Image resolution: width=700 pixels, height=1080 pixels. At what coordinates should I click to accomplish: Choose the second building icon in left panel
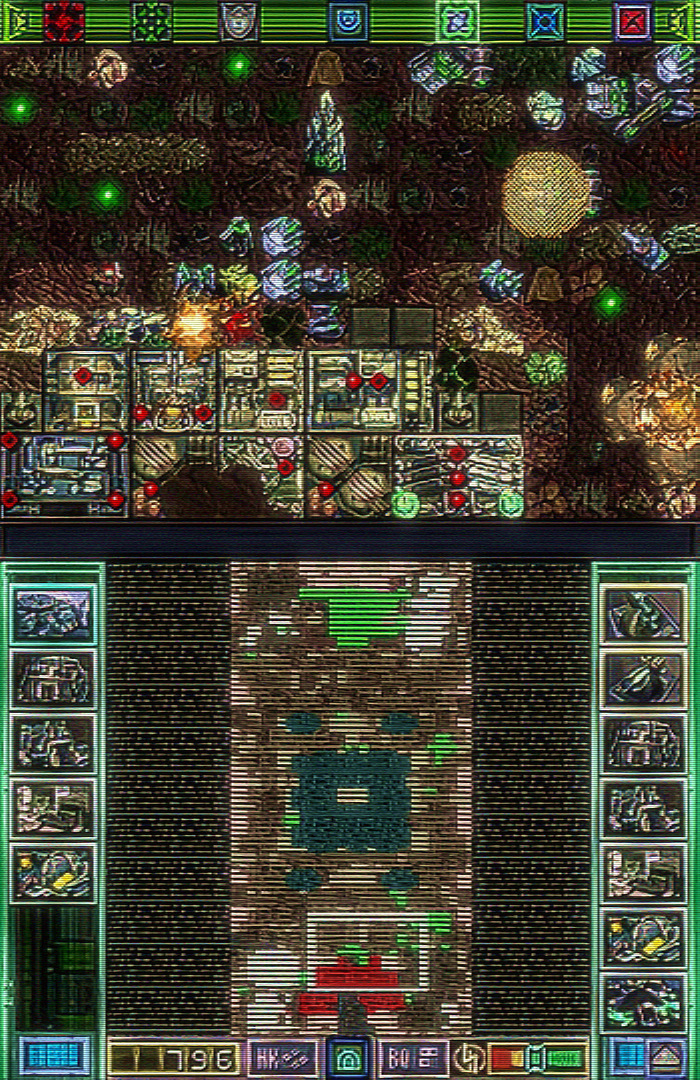point(54,680)
